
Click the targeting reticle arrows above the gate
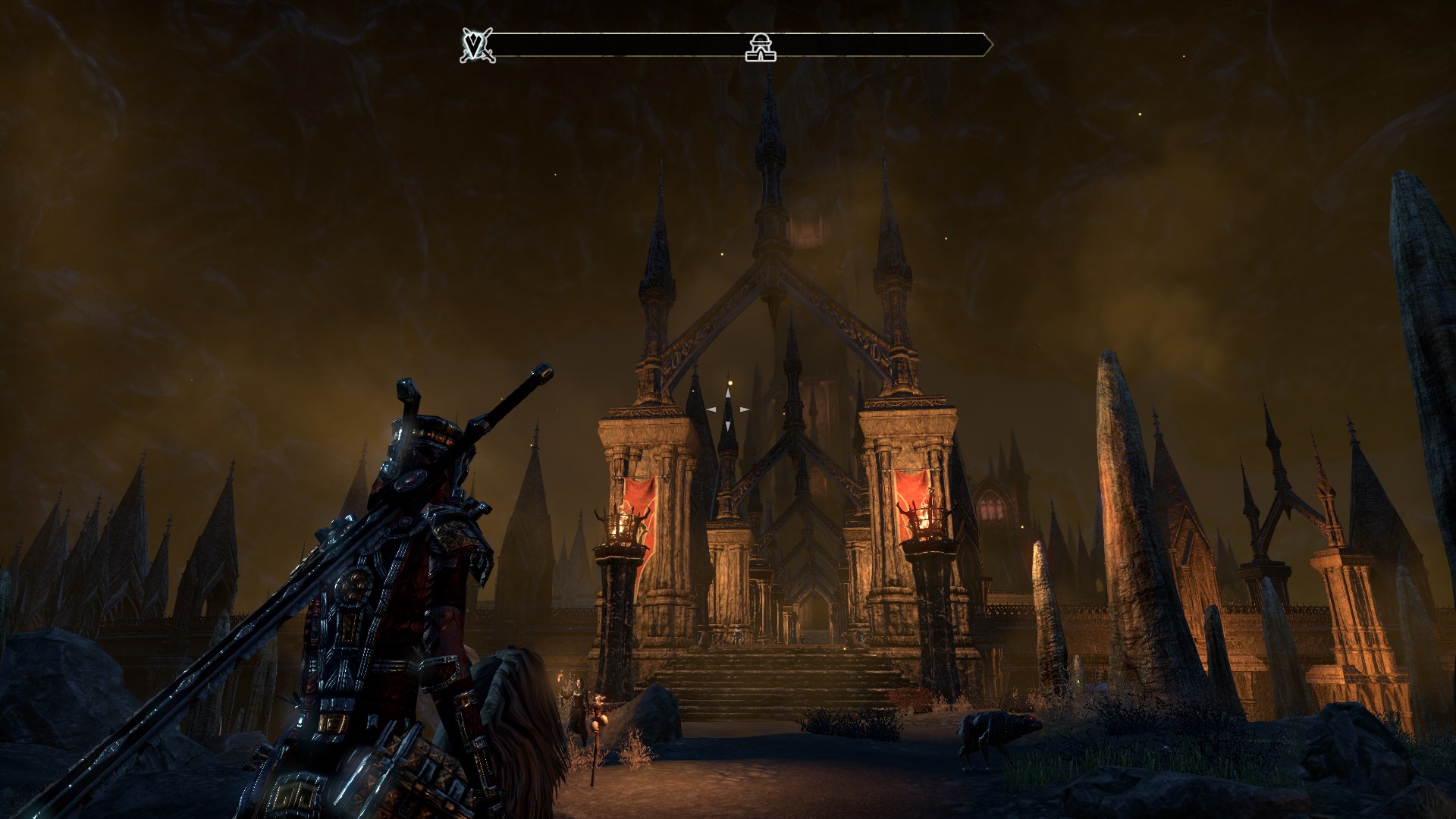728,409
